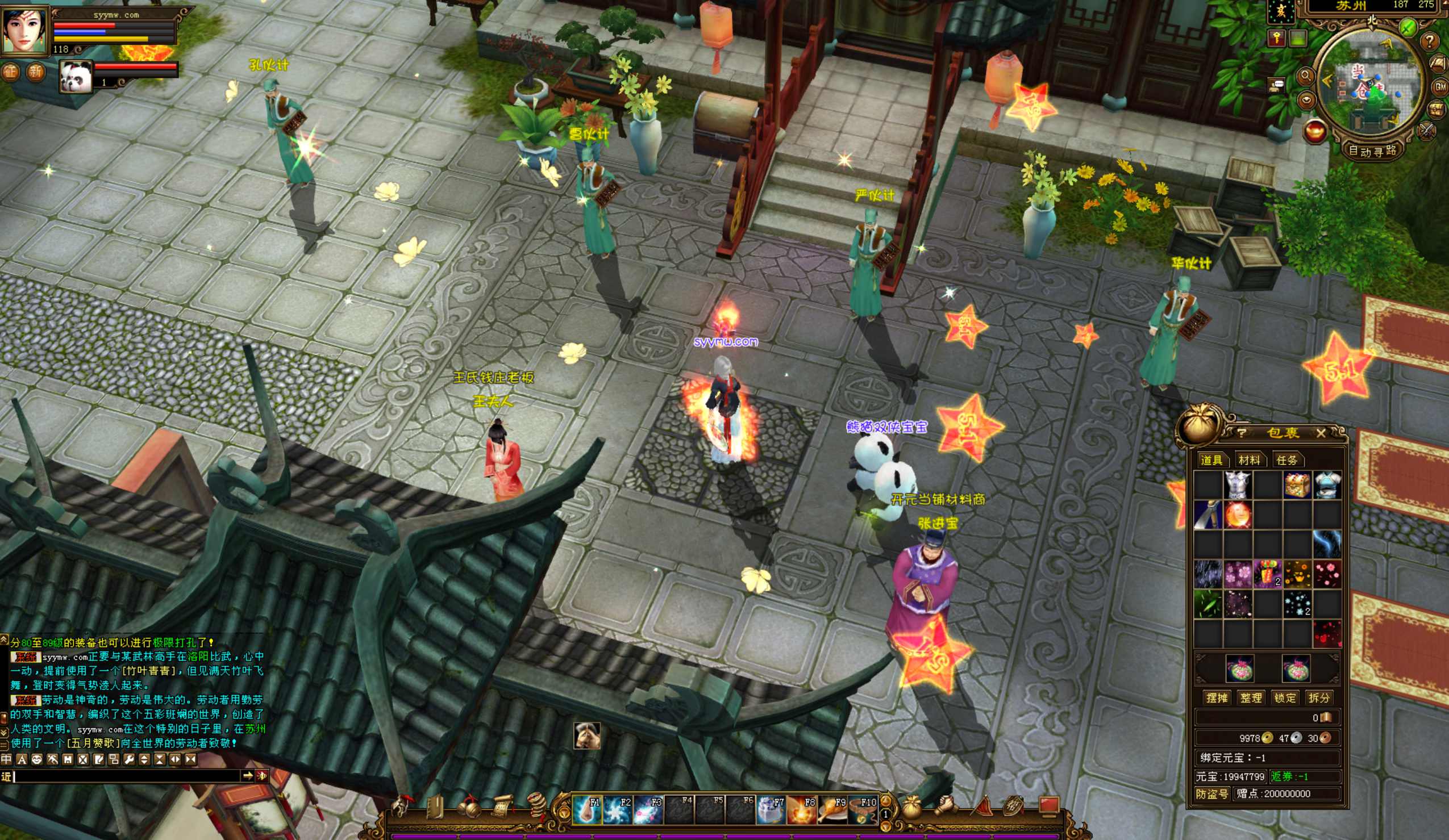
Task: Open player character portrait
Action: pyautogui.click(x=24, y=30)
